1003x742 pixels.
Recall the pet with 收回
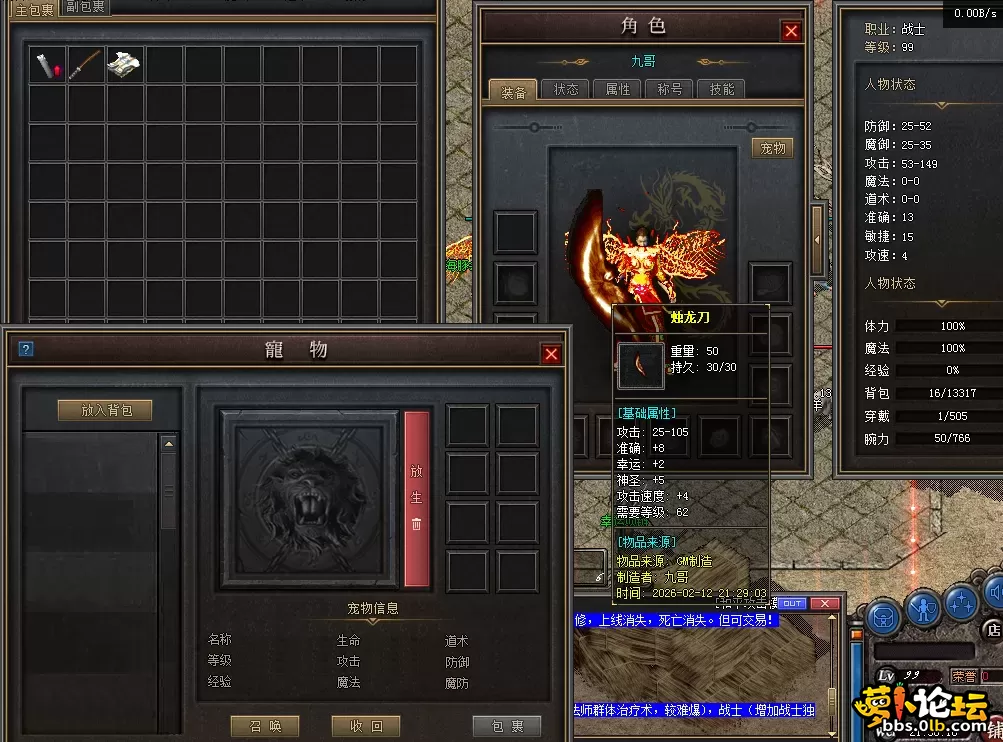coord(365,726)
